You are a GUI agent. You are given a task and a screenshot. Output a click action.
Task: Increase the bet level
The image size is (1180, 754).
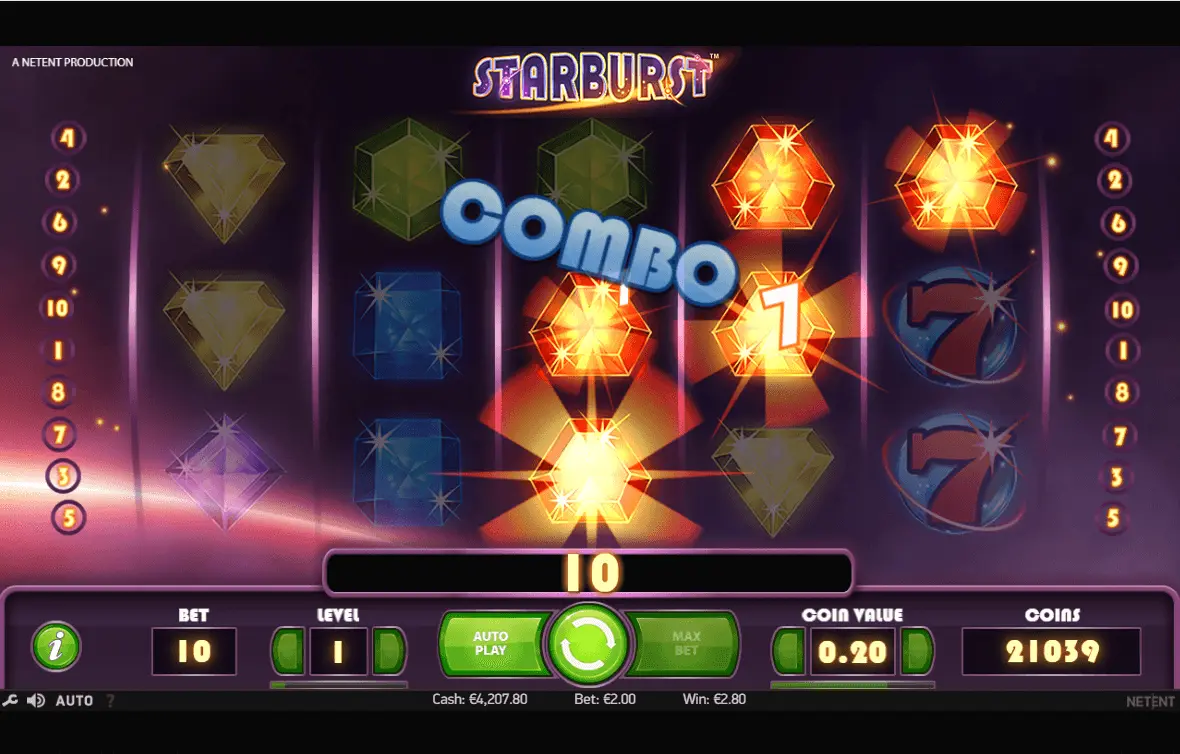pos(389,652)
